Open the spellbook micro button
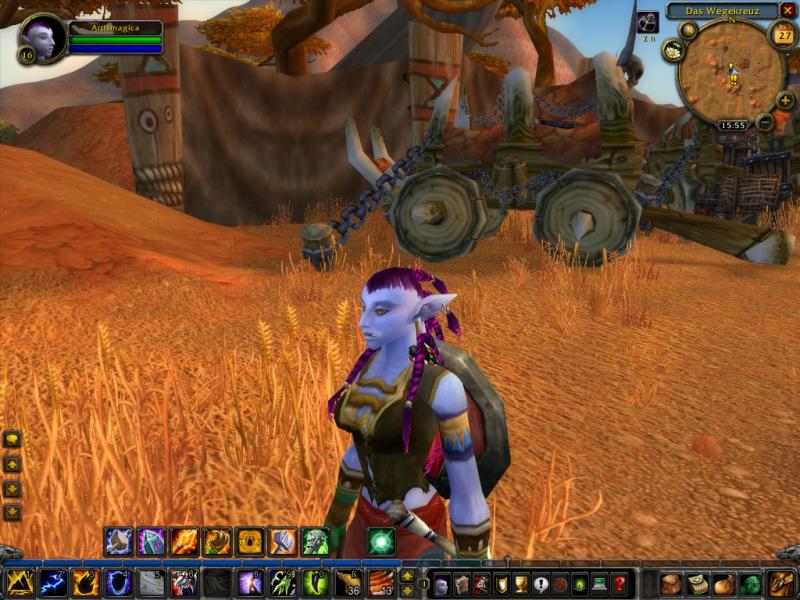Viewport: 800px width, 600px height. (x=462, y=584)
